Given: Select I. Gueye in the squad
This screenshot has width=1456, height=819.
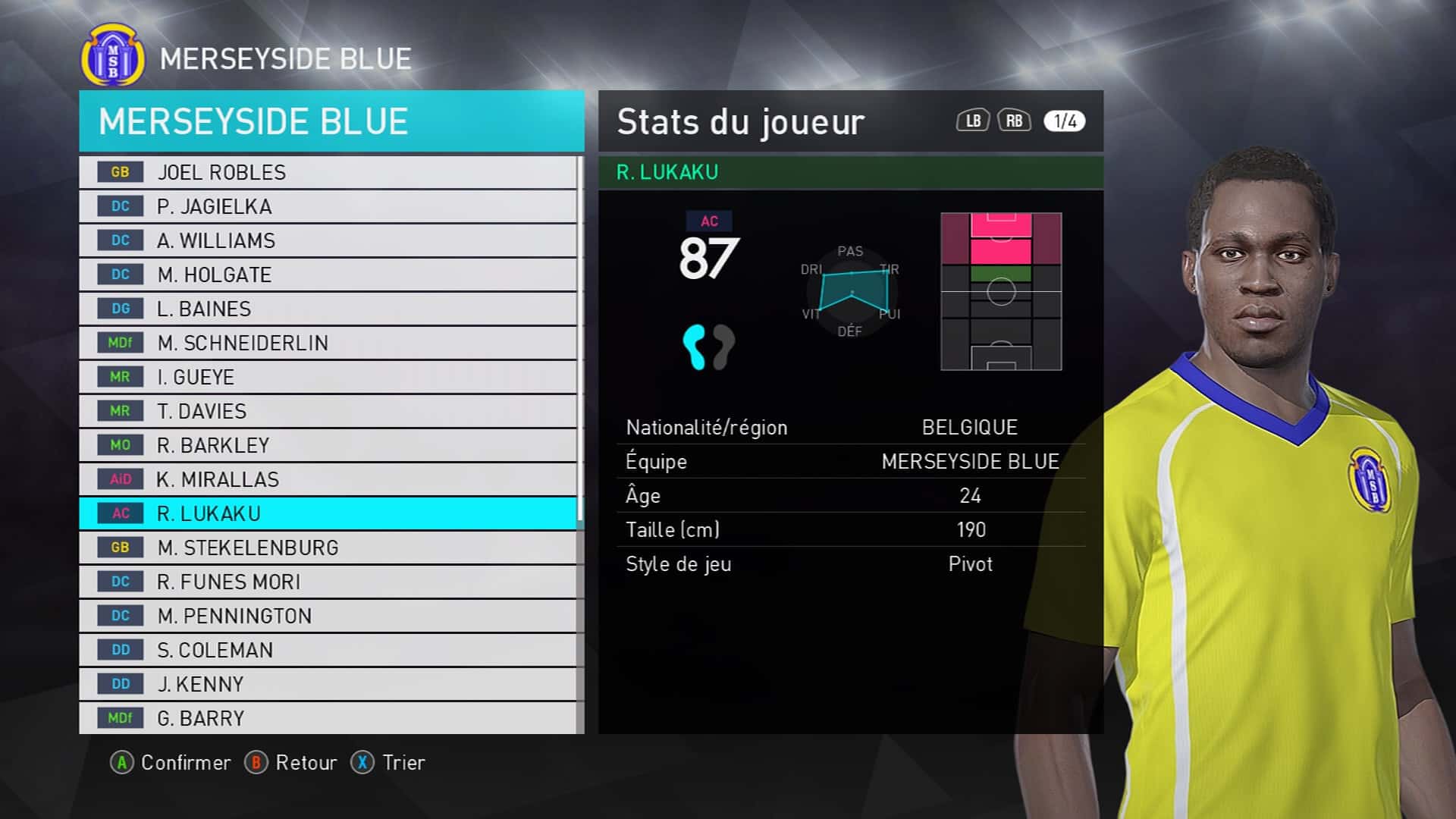Looking at the screenshot, I should 328,377.
